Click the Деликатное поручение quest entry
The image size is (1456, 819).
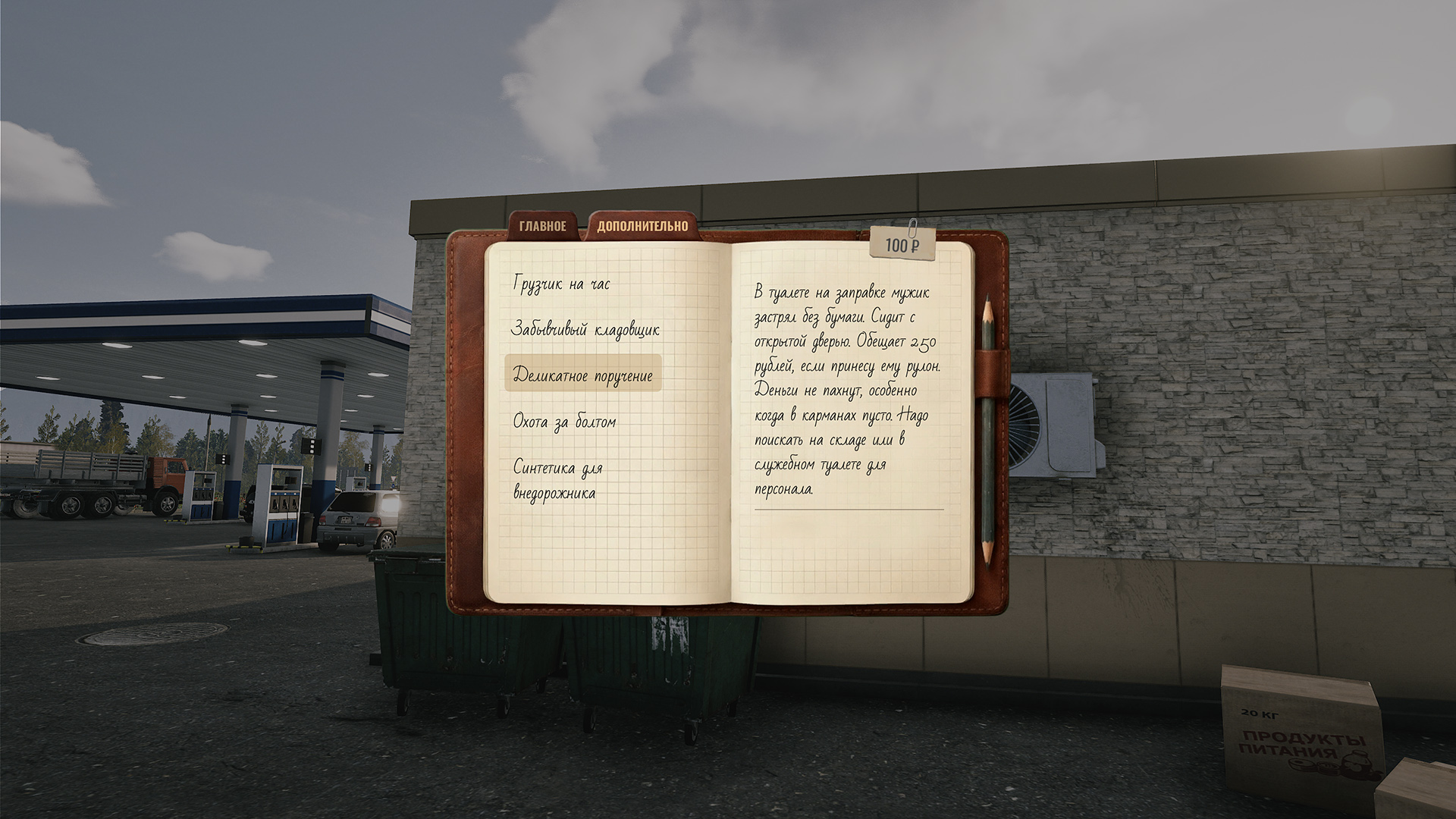click(583, 375)
